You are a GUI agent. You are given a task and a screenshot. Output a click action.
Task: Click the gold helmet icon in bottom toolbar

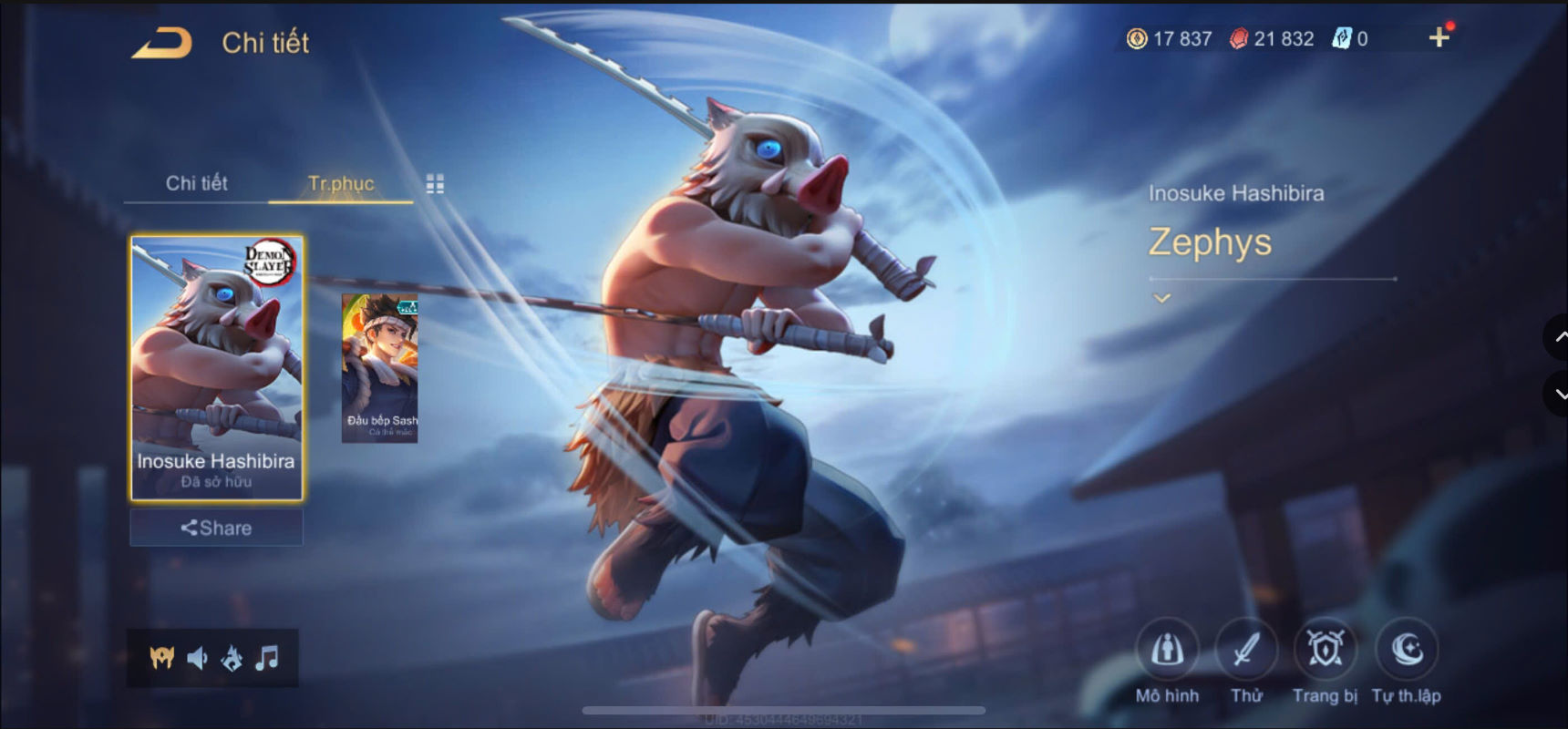tap(160, 658)
